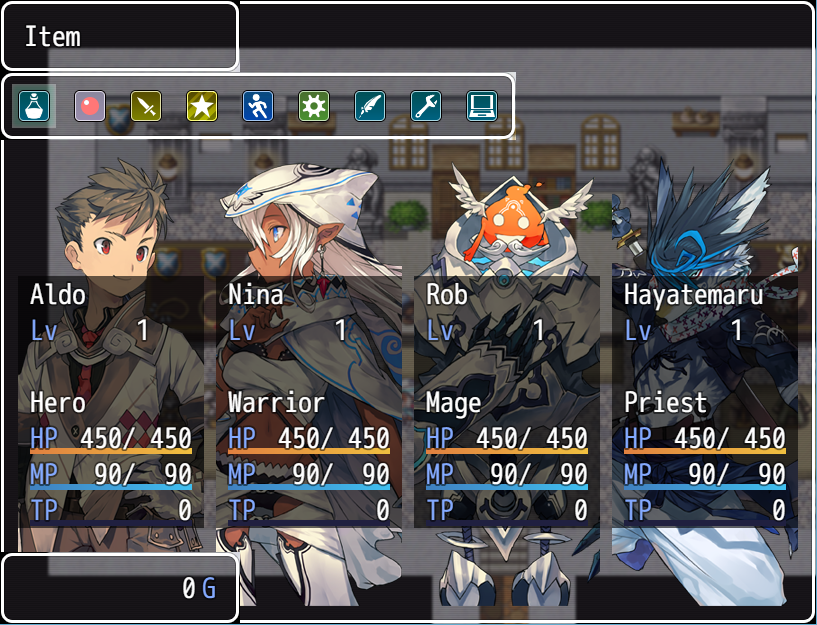Choose Nina the Warrior party member
The image size is (817, 625).
309,400
